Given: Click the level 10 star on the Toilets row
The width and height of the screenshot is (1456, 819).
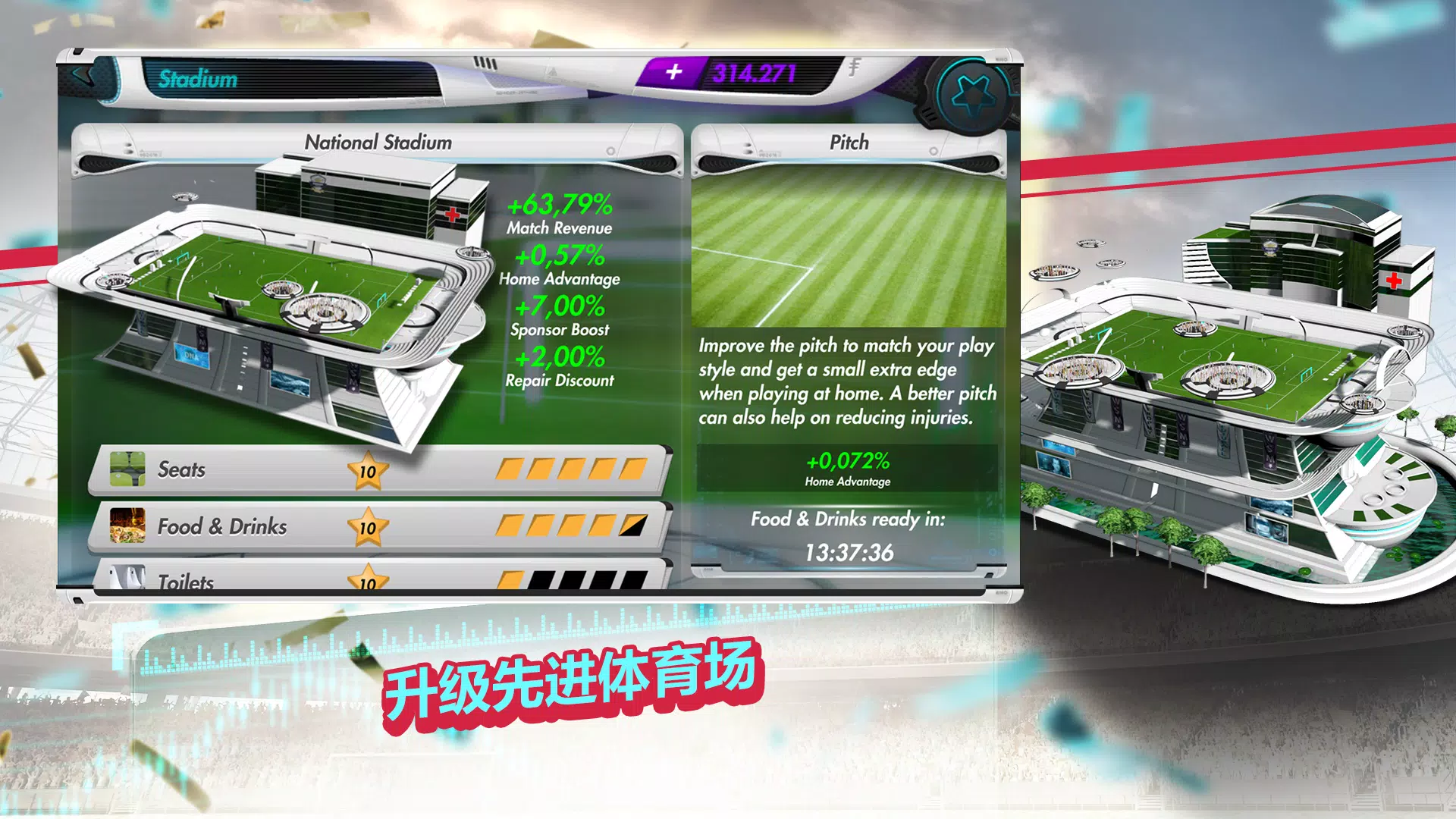Looking at the screenshot, I should [x=369, y=579].
